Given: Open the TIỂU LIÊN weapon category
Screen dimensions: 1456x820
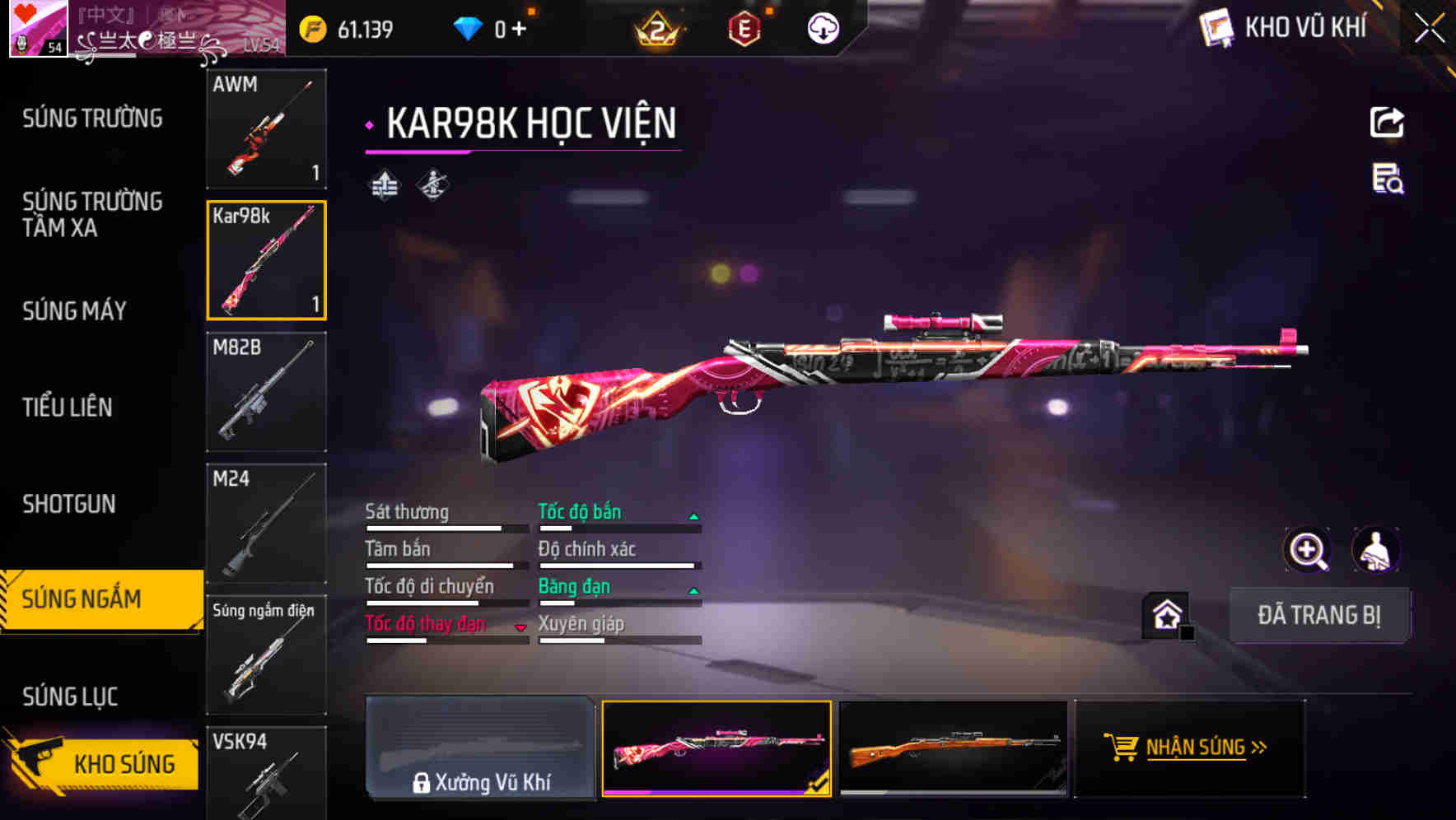Looking at the screenshot, I should [x=69, y=408].
